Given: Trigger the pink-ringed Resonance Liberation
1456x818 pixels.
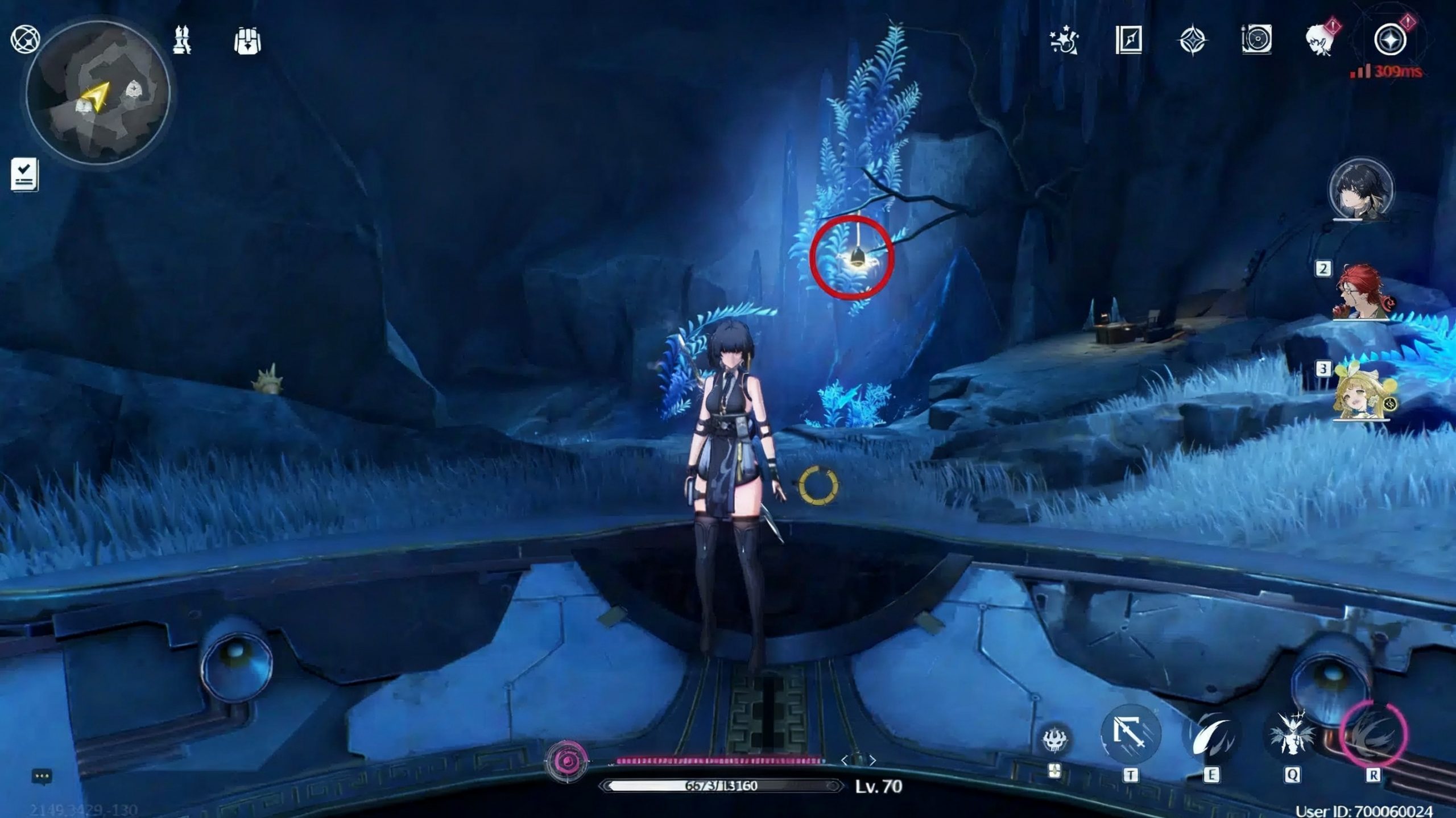Looking at the screenshot, I should click(x=1373, y=734).
